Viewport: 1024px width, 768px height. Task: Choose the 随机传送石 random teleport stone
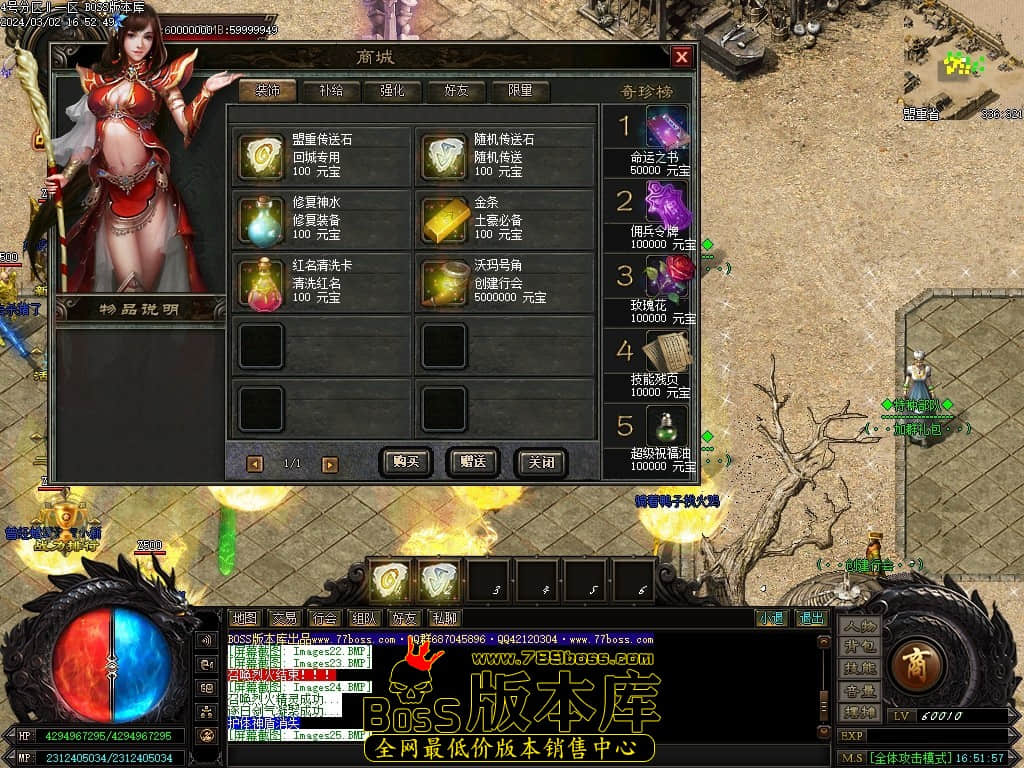coord(444,156)
